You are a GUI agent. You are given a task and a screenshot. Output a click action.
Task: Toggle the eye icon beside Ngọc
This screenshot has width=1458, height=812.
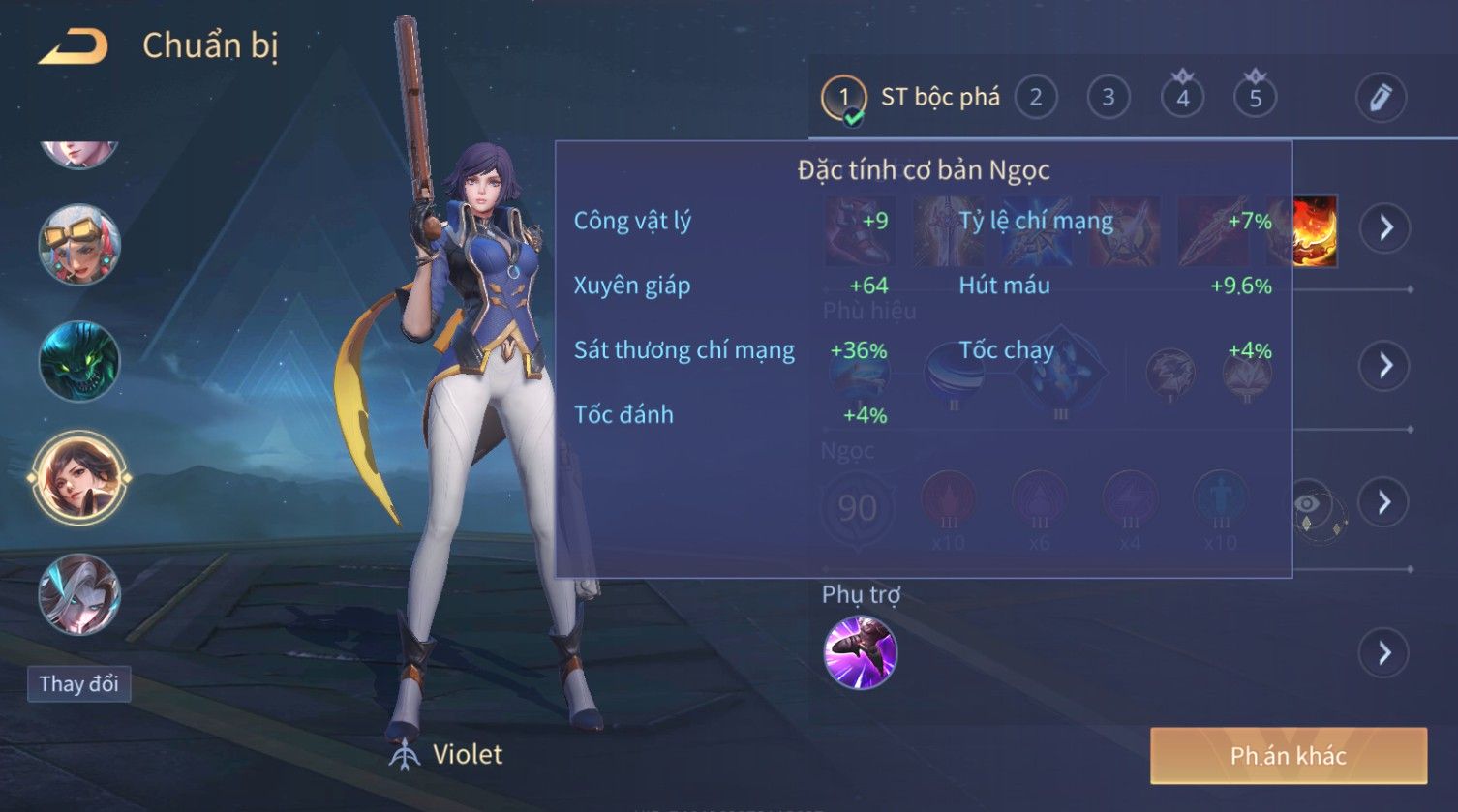pos(1308,503)
